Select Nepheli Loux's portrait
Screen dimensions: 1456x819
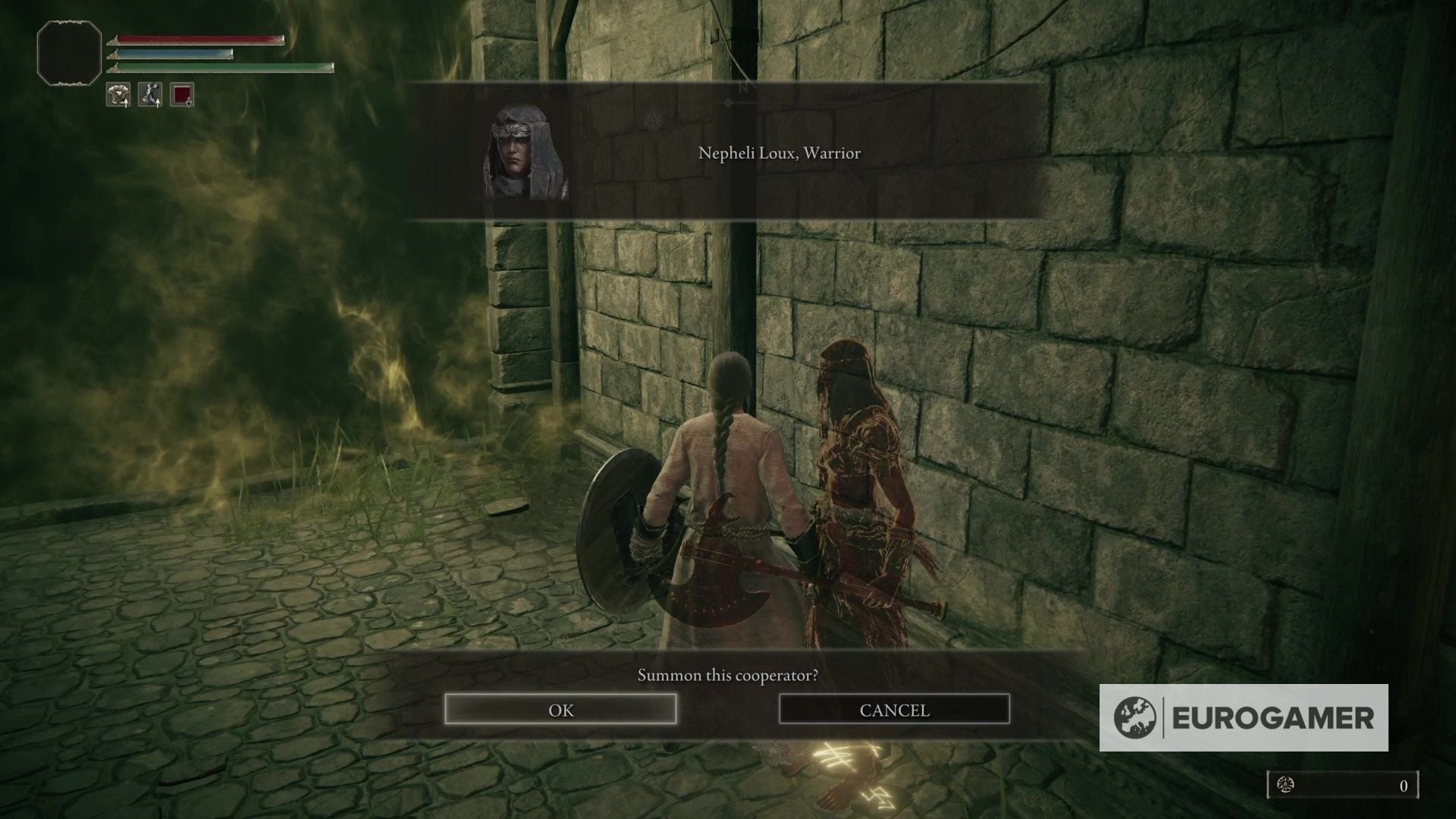tap(526, 152)
